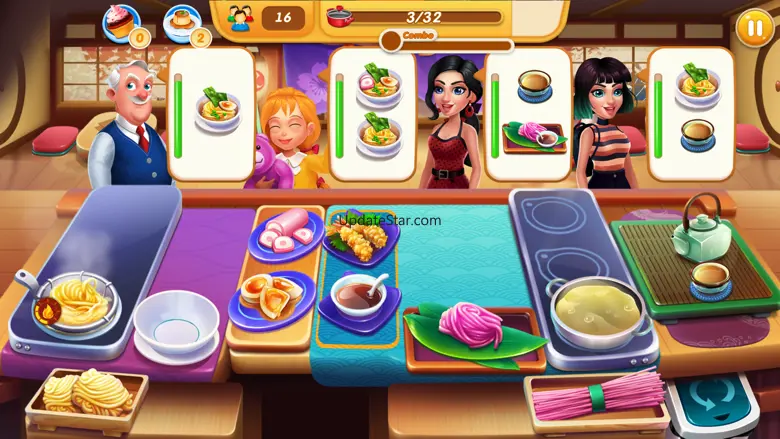Choose the empty white ramen bowl

tap(176, 324)
